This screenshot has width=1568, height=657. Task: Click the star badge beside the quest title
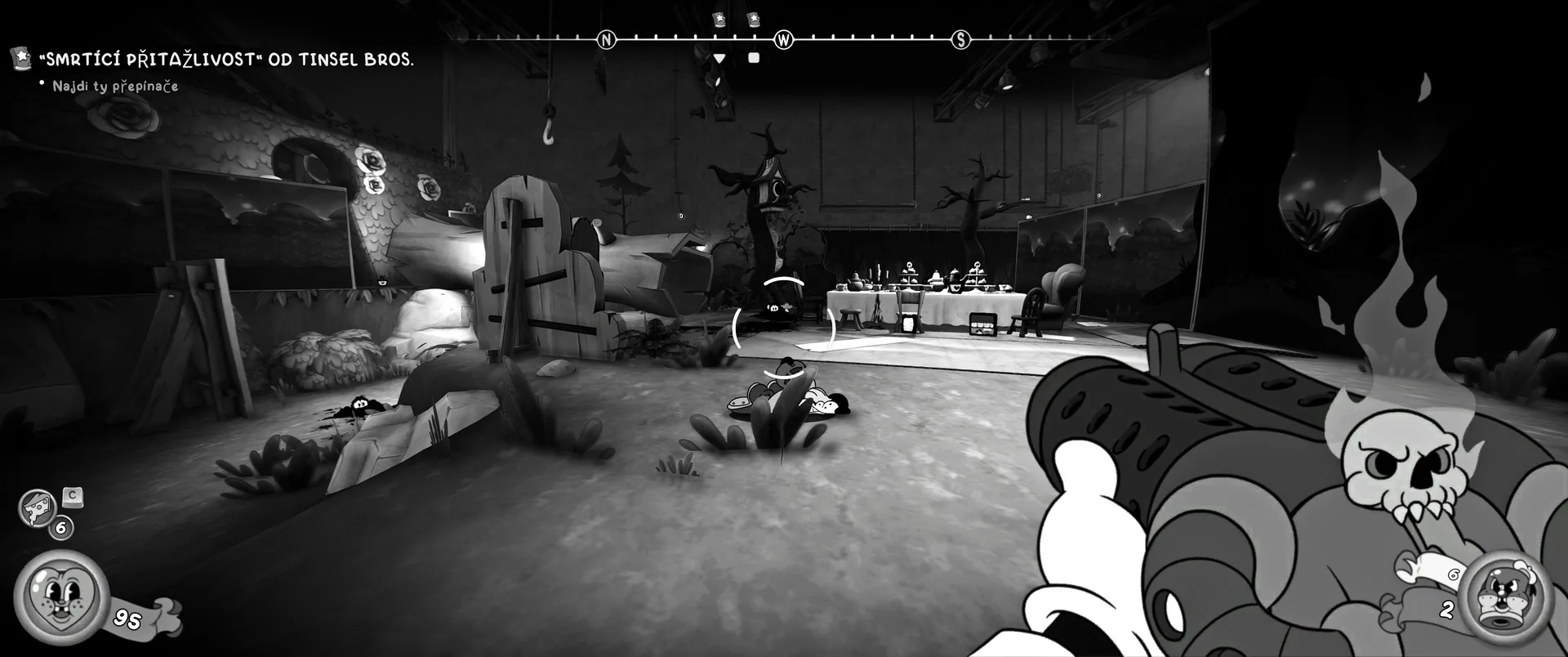tap(20, 57)
